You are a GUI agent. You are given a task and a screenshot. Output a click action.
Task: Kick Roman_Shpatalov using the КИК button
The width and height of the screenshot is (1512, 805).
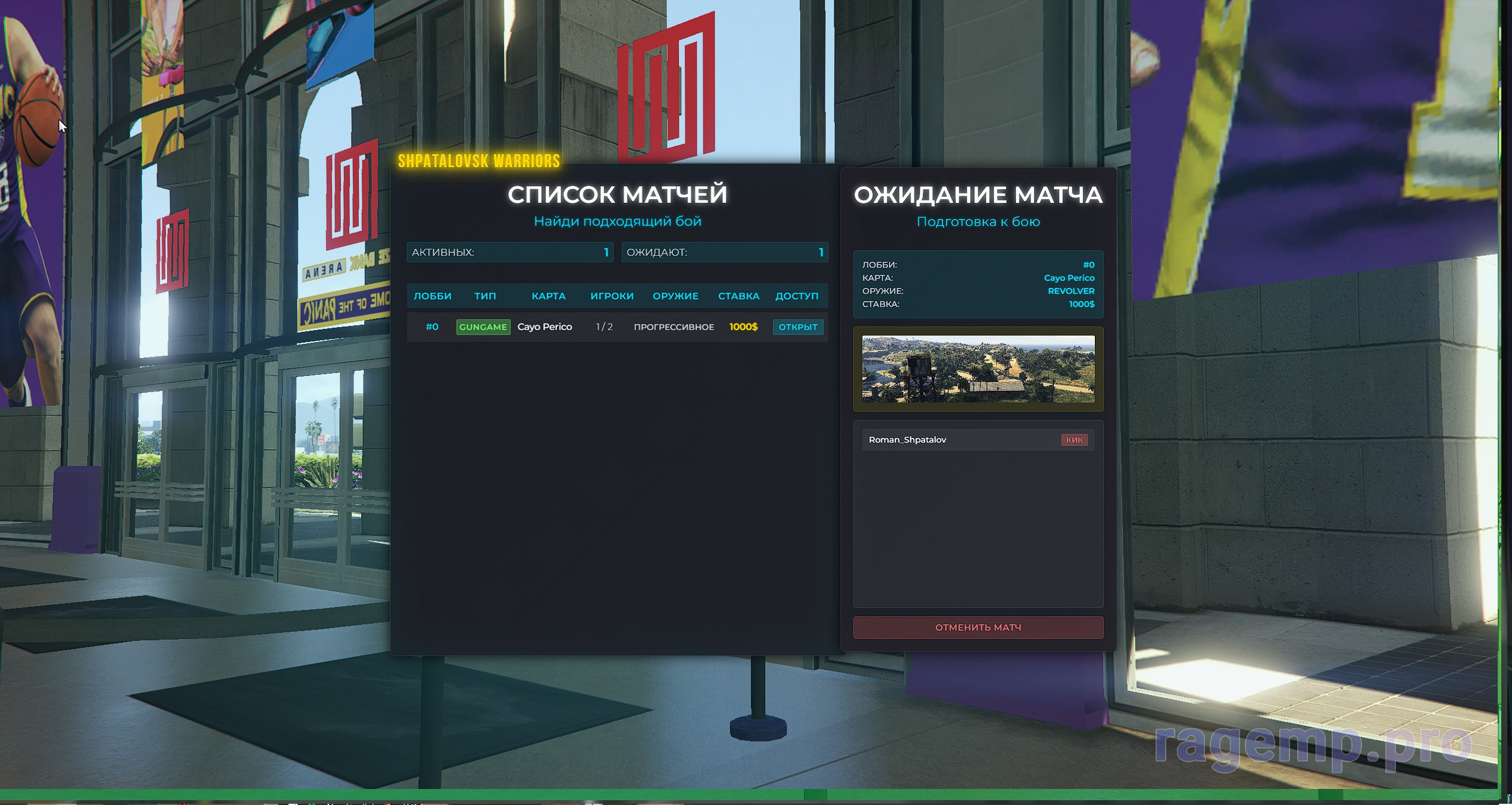click(1073, 440)
